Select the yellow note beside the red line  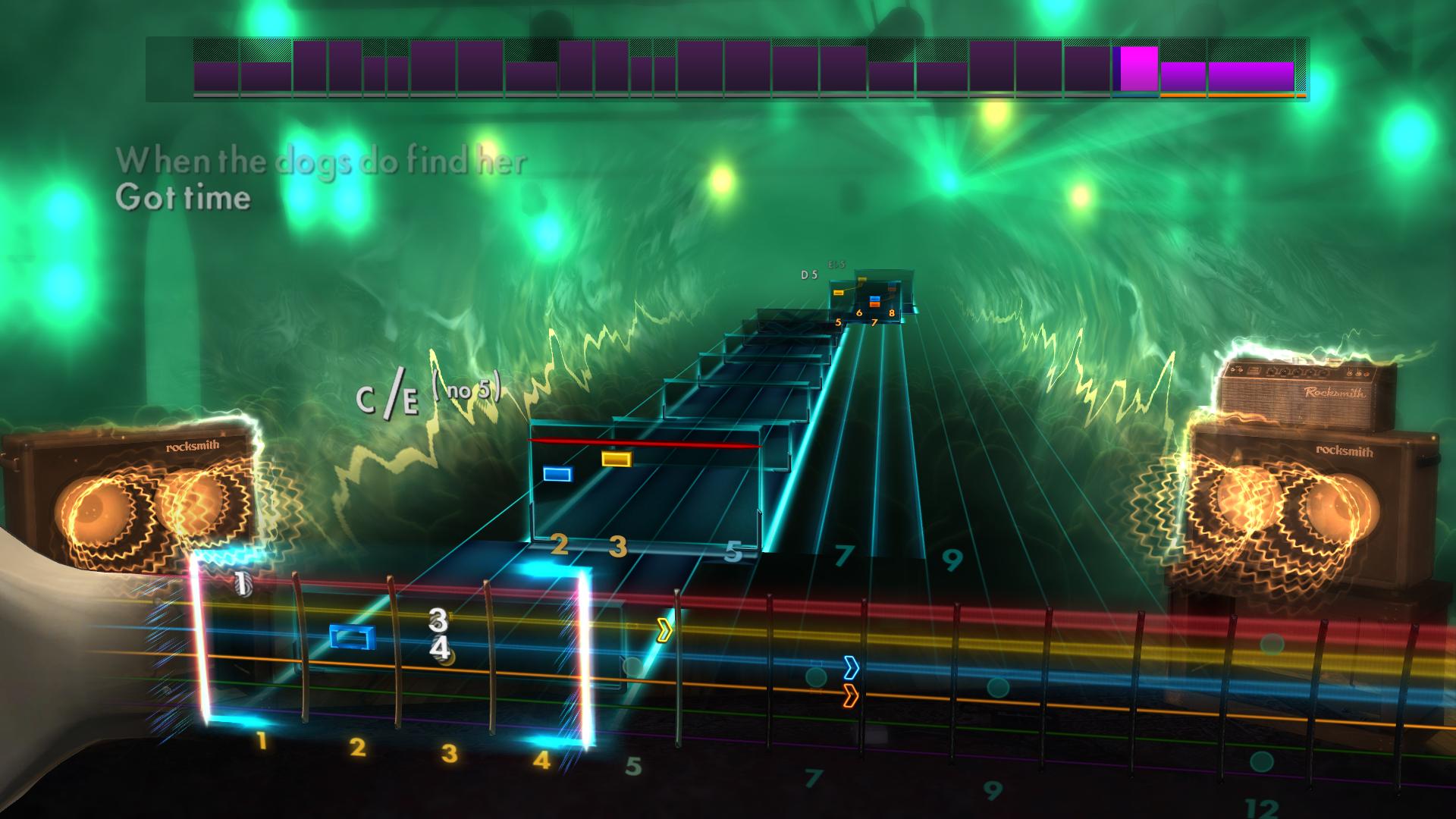[619, 458]
